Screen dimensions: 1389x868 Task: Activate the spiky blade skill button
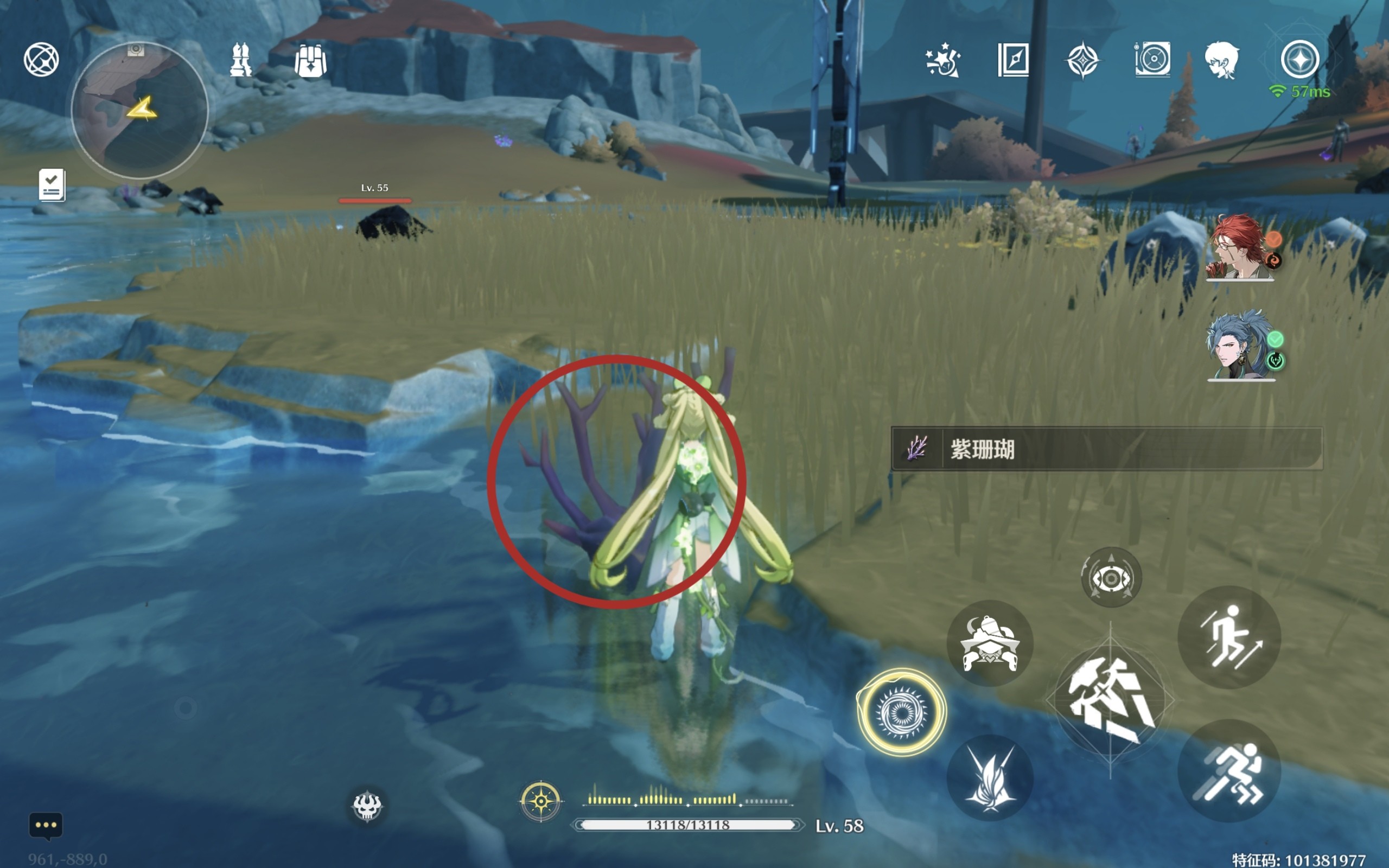point(990,778)
